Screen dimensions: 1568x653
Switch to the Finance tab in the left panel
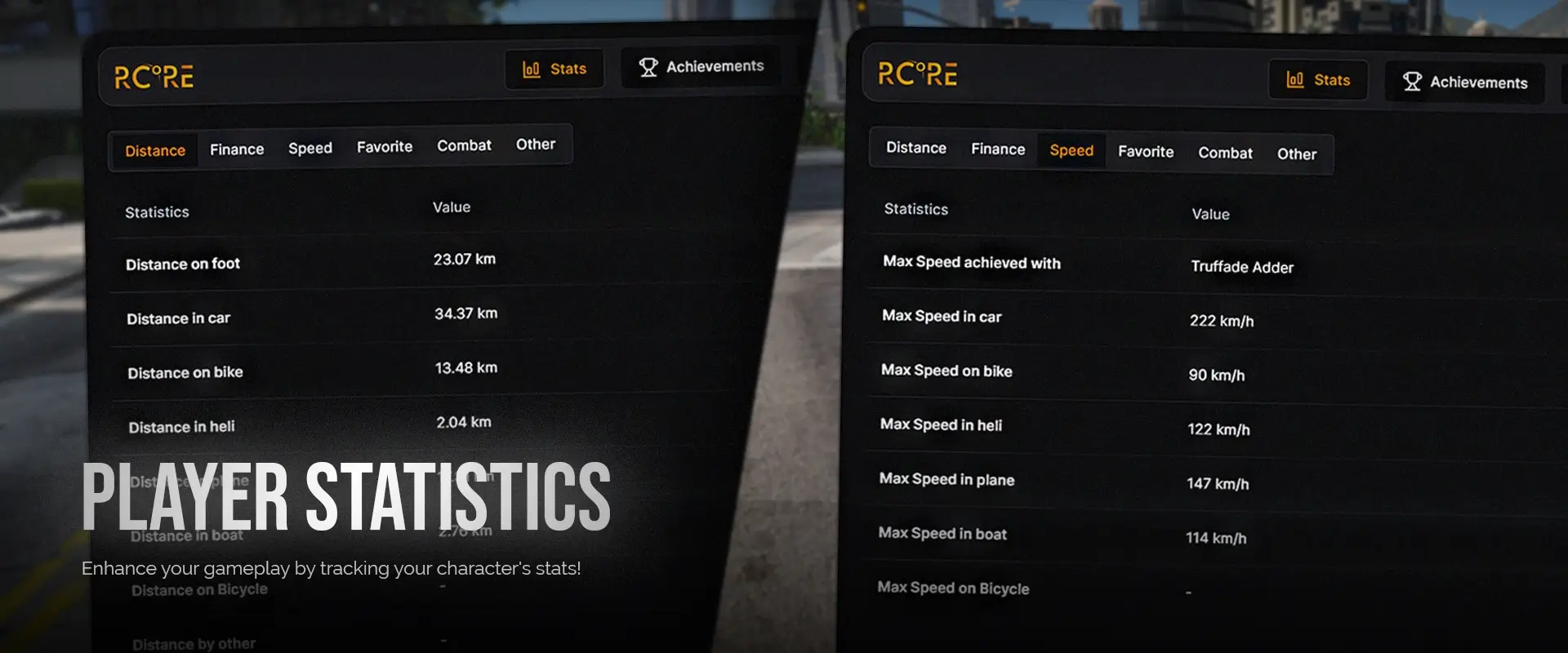(237, 149)
